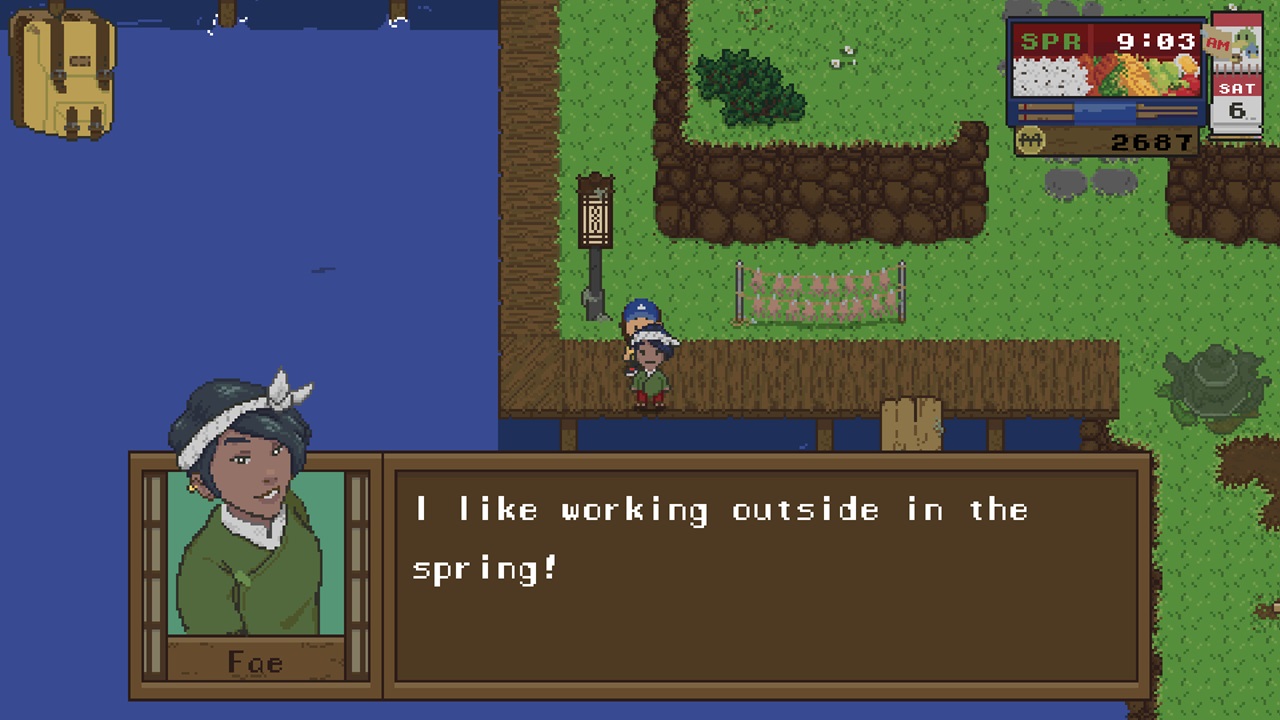
Task: Click the flower-covered drying rack
Action: pyautogui.click(x=820, y=290)
